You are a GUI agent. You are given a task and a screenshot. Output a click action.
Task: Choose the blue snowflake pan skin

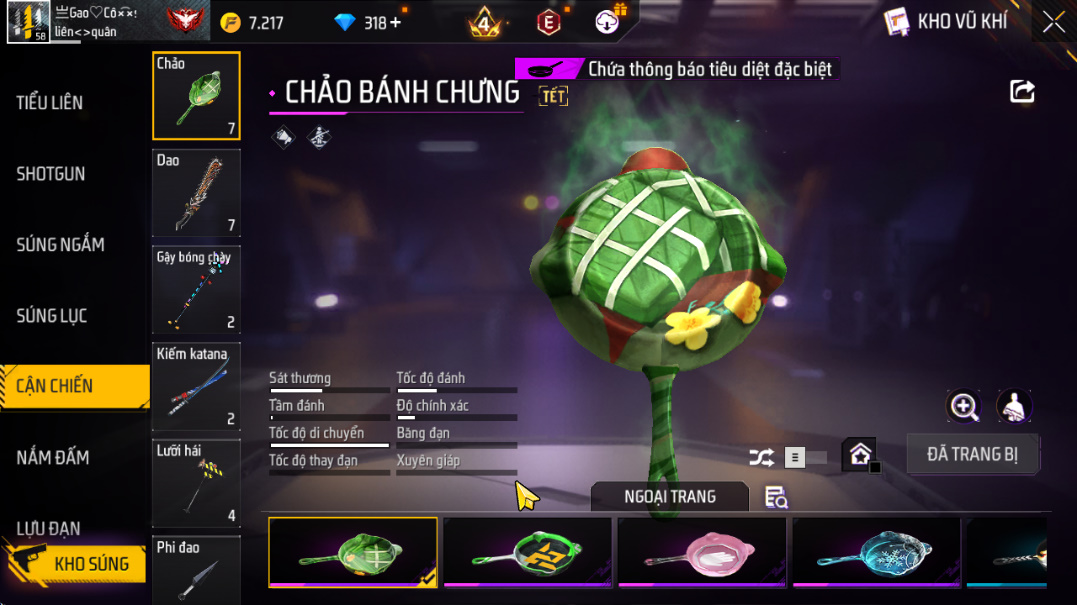(876, 551)
